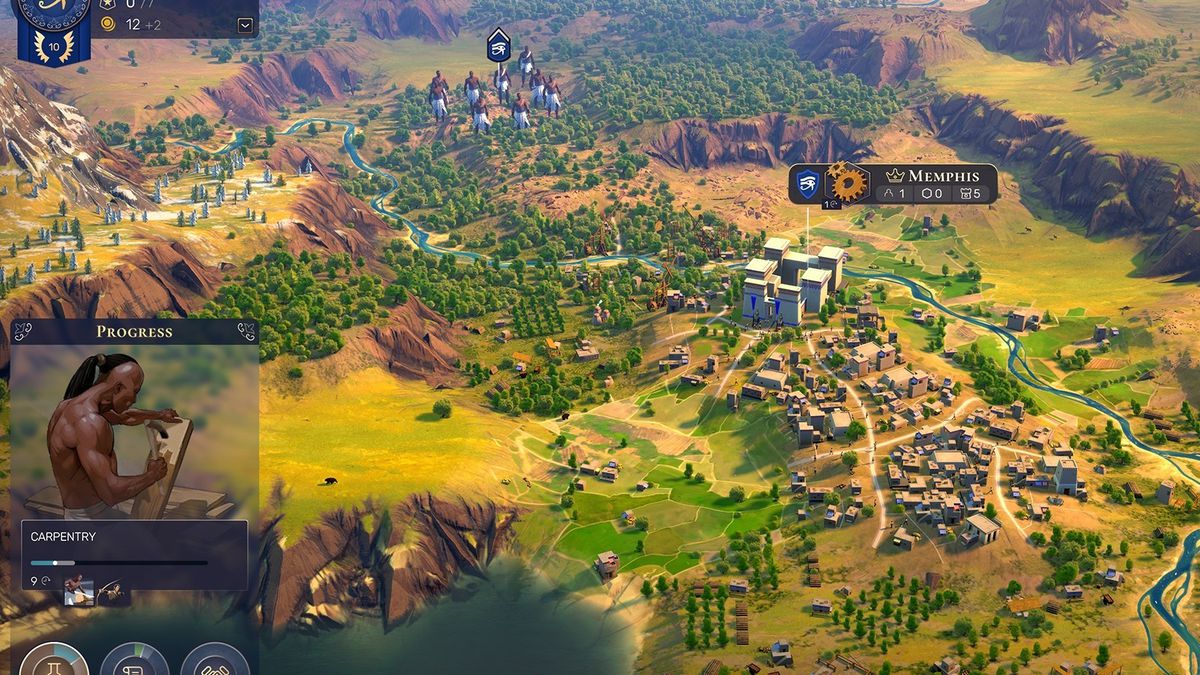Click the Progress panel header
1200x675 pixels.
pos(134,332)
